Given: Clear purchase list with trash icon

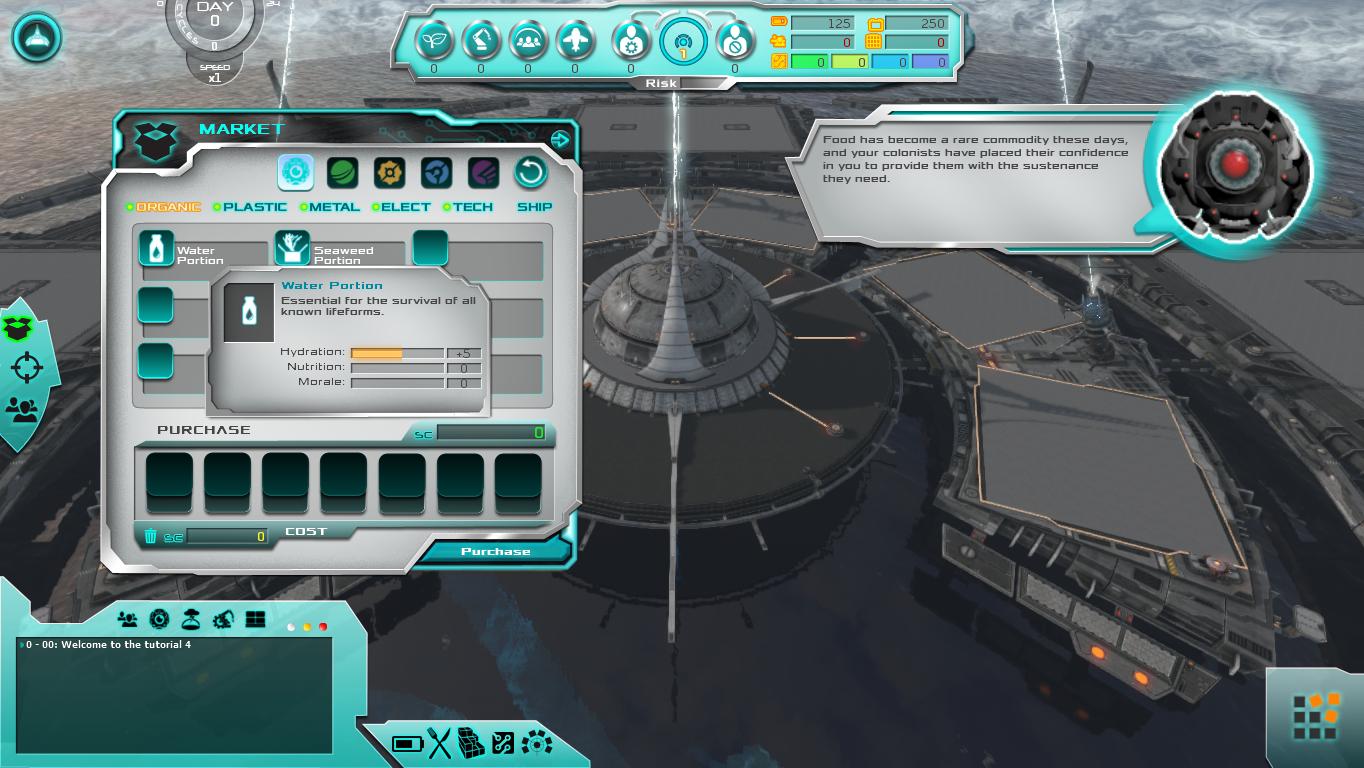Looking at the screenshot, I should (151, 536).
